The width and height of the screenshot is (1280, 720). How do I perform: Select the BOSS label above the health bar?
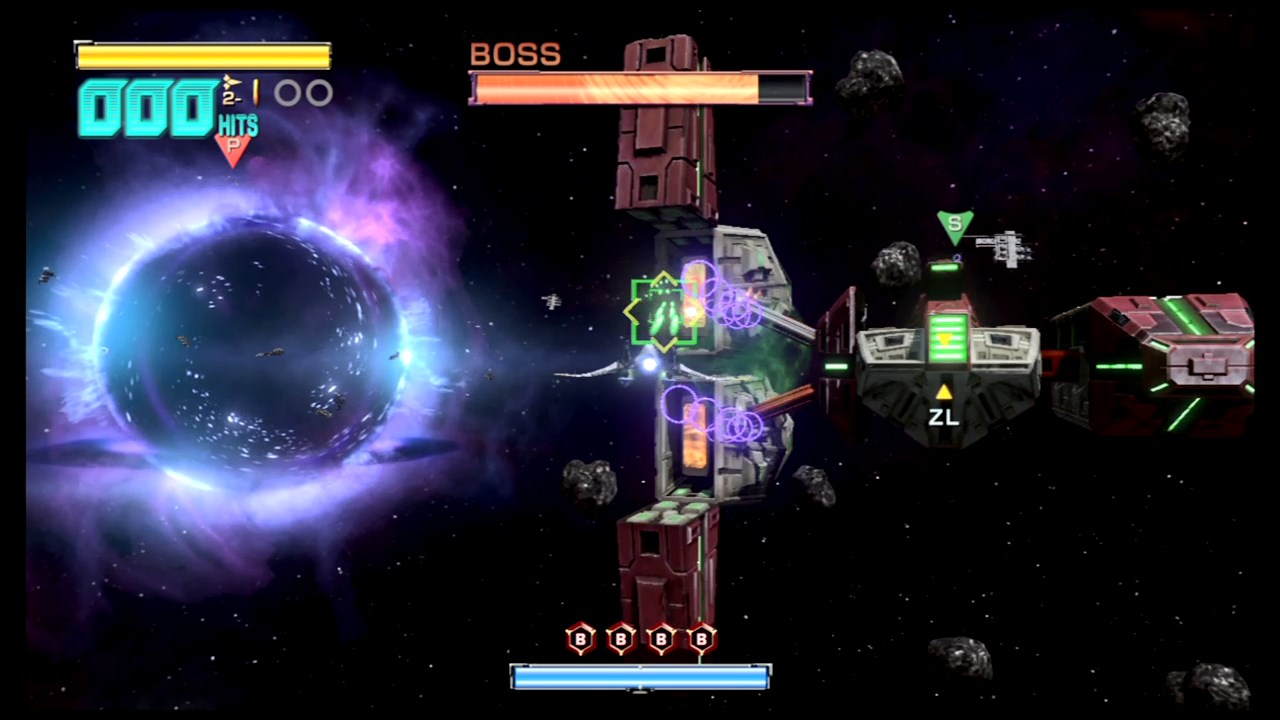click(514, 54)
